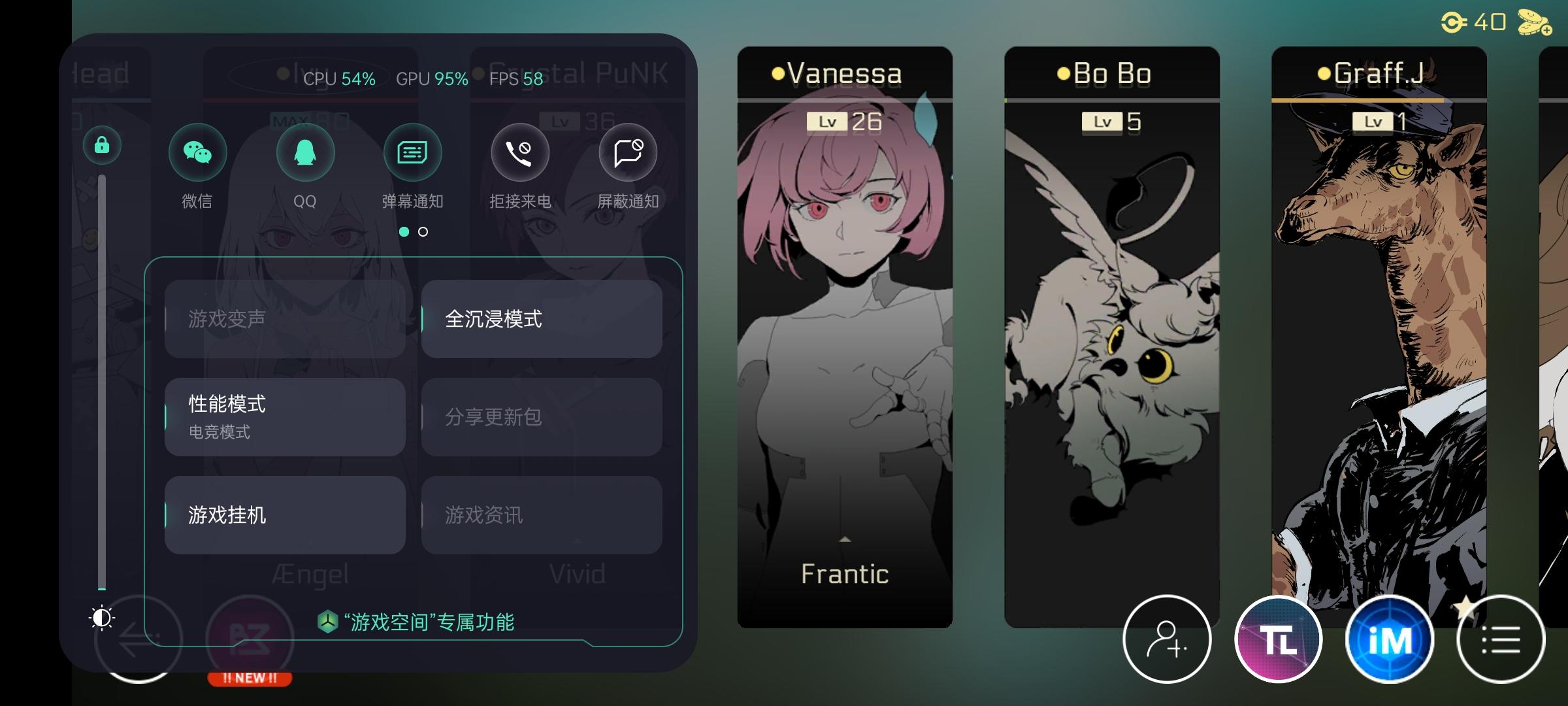
Task: Open the 游戏空间专属功能 link
Action: click(x=418, y=623)
